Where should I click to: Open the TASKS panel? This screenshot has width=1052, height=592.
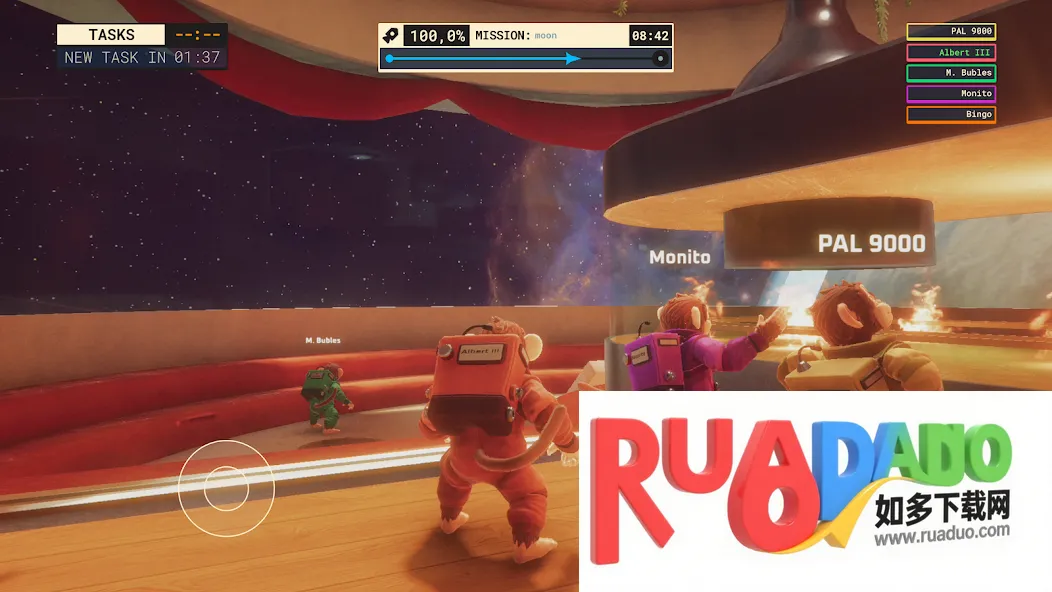(111, 35)
